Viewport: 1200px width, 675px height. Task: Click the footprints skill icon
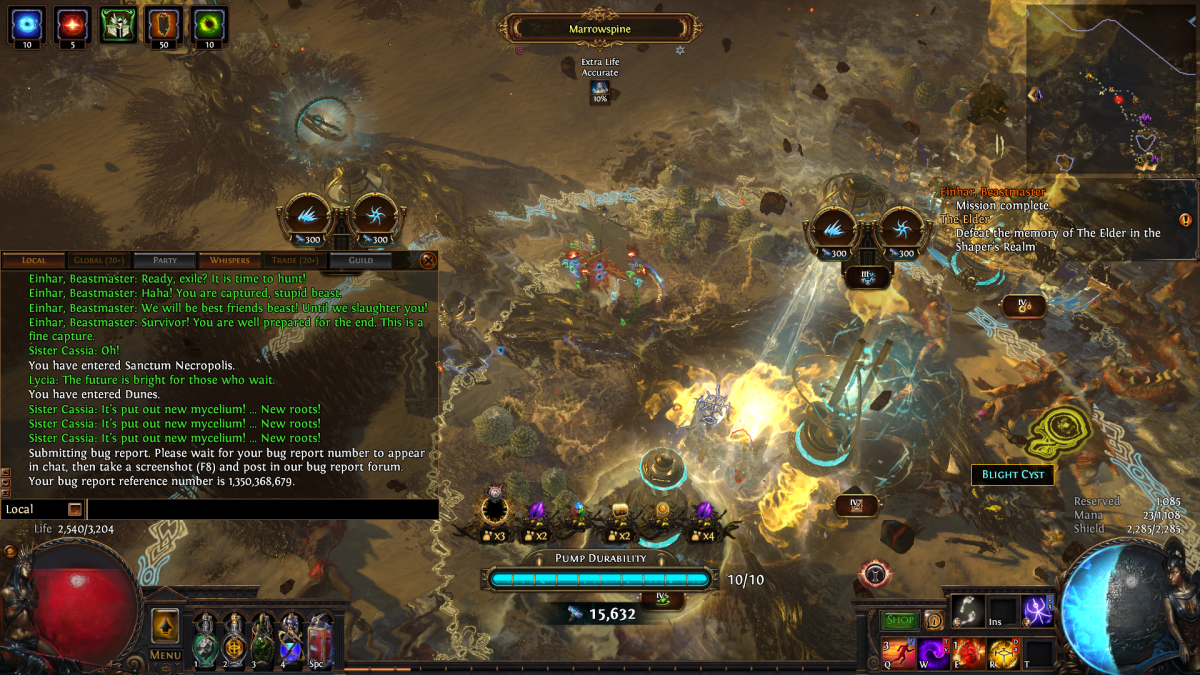[967, 612]
